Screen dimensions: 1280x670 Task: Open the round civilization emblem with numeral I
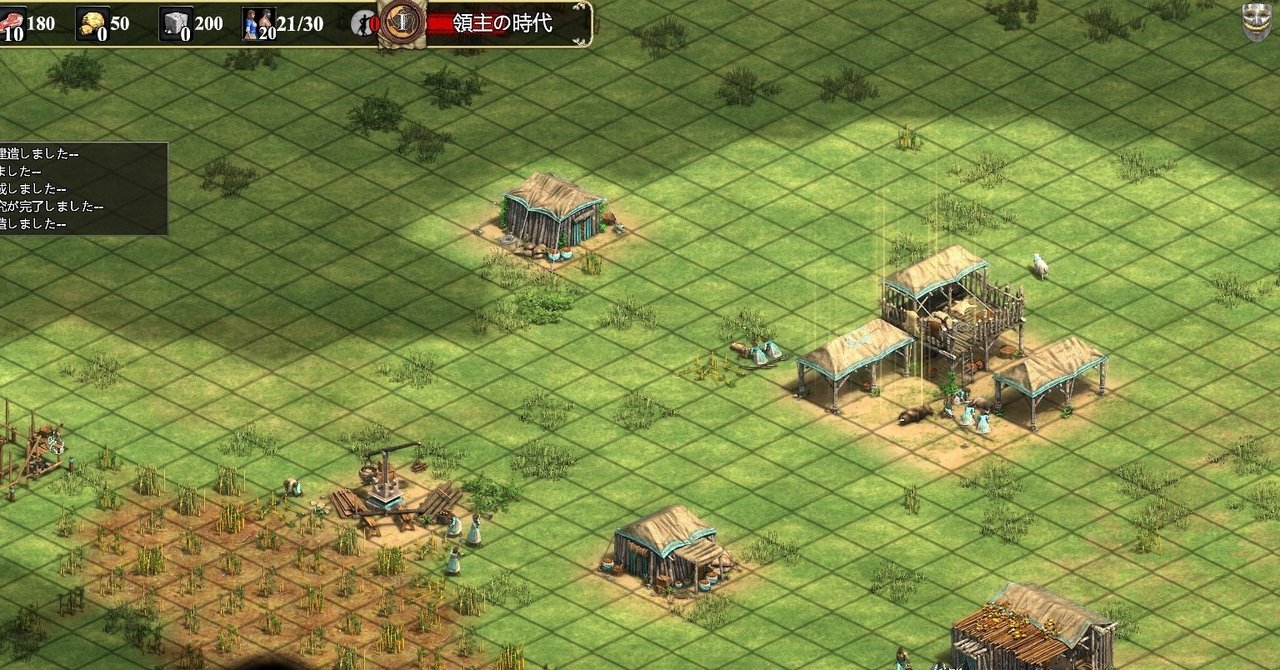(x=402, y=21)
